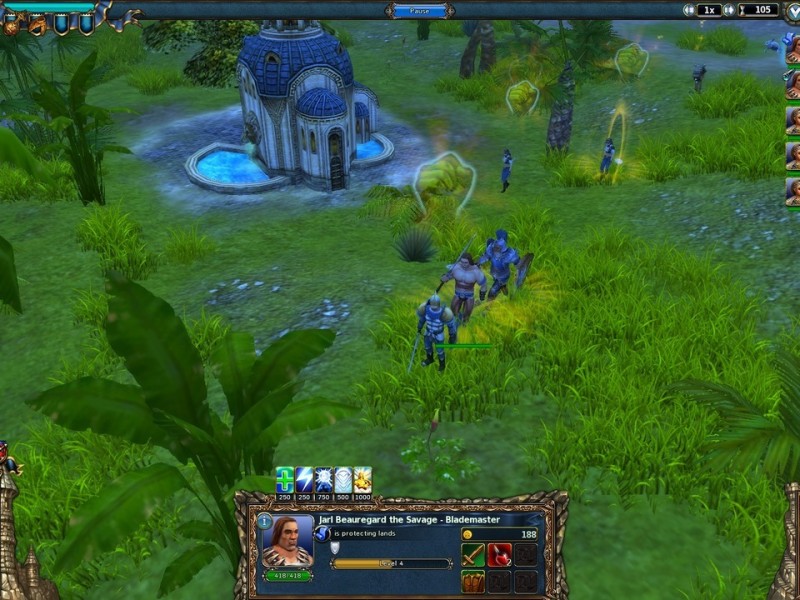Change the 1x game speed control
800x600 pixels.
[709, 10]
